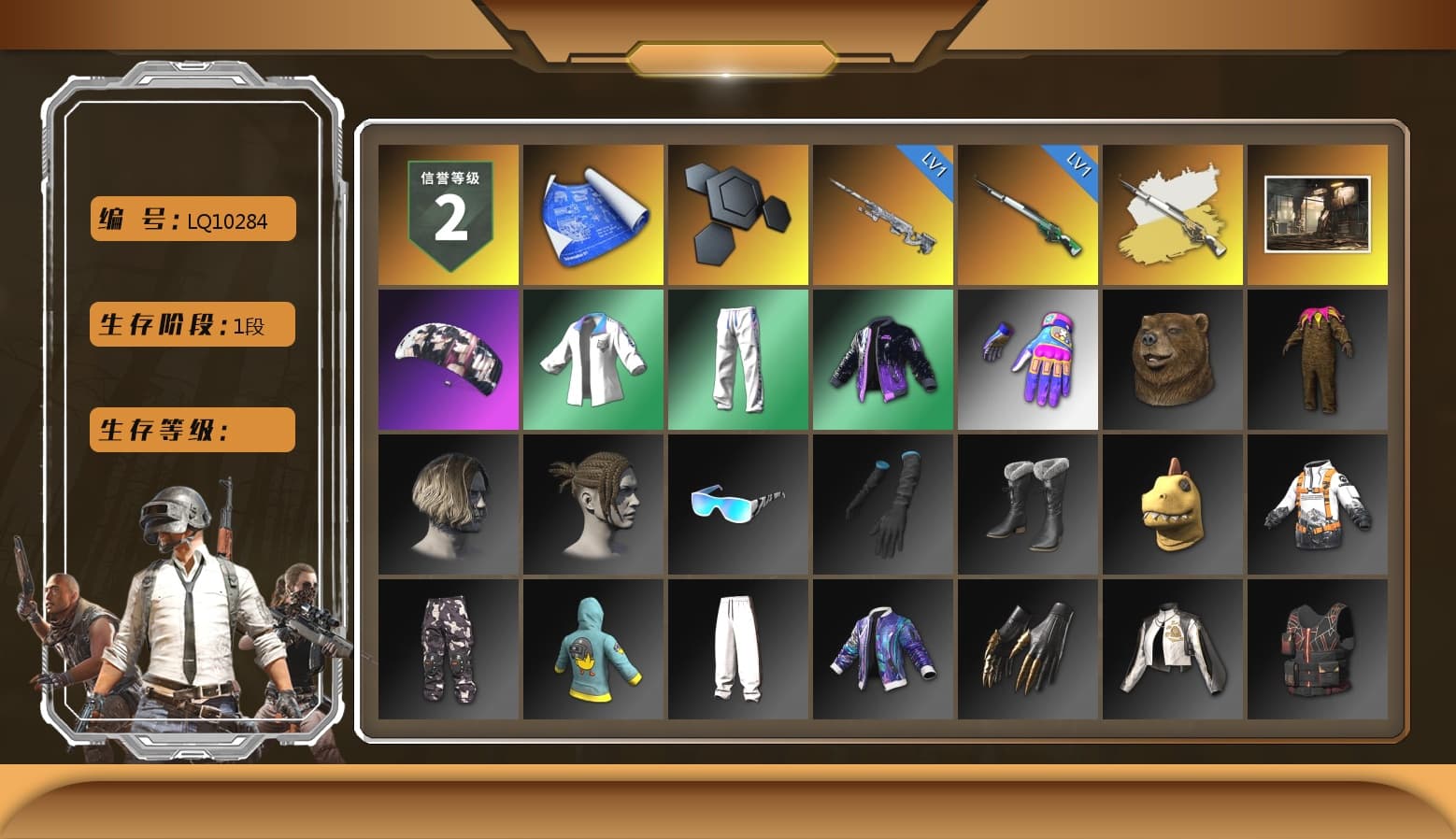Select the 信誉等级 2 reputation badge
Screen dimensions: 1456x839
point(447,213)
